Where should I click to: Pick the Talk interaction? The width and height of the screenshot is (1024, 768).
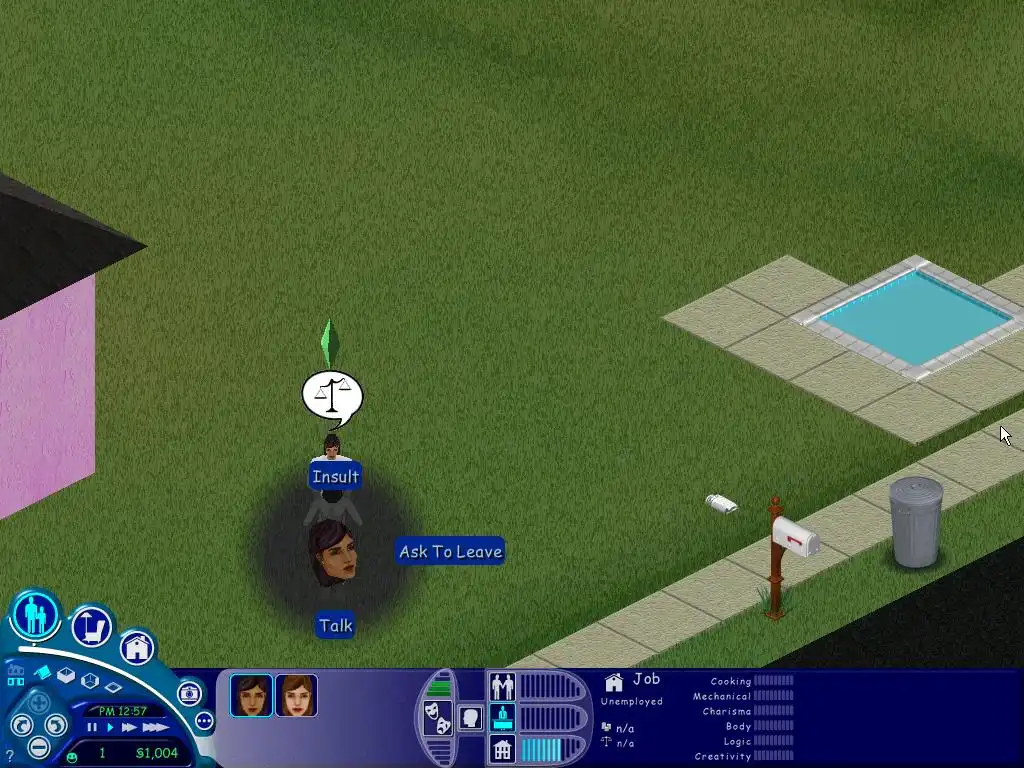tap(335, 626)
